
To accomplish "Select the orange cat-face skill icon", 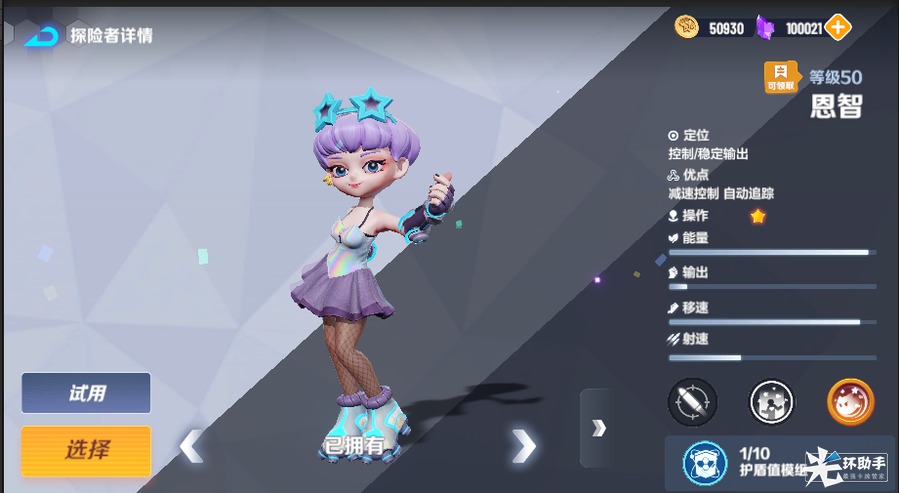I will [850, 402].
